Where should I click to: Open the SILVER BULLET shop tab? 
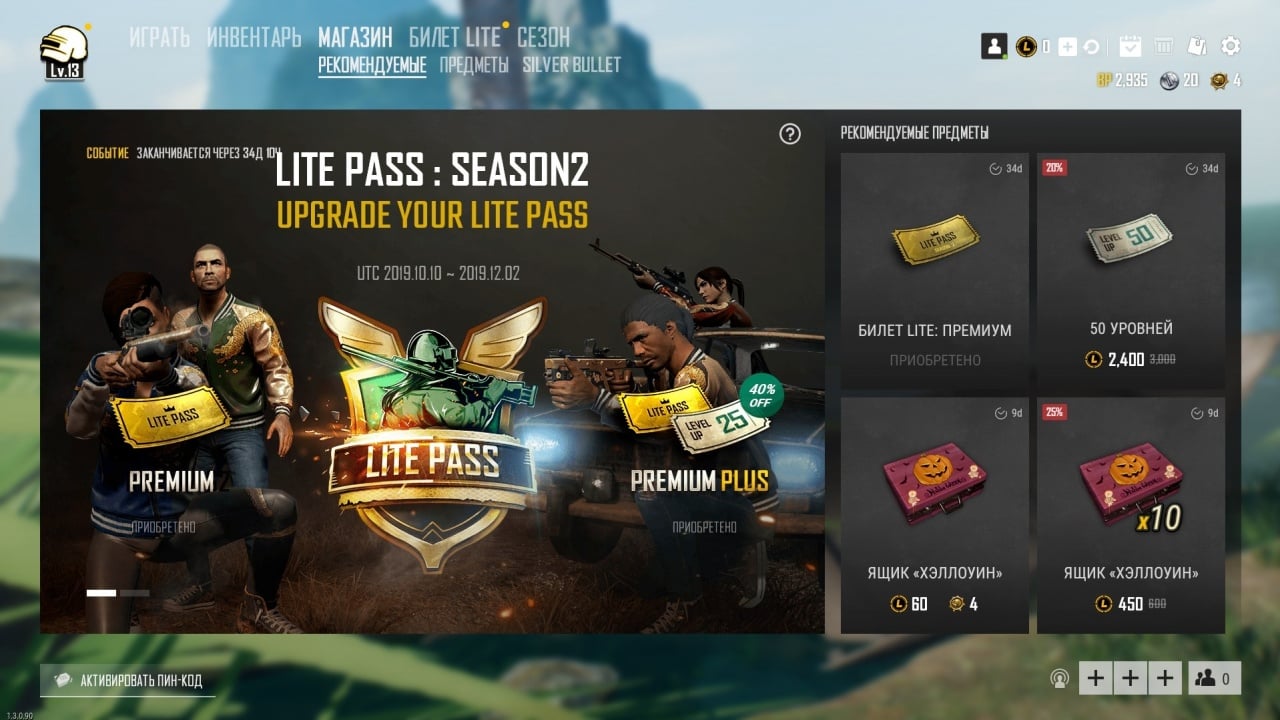coord(571,65)
